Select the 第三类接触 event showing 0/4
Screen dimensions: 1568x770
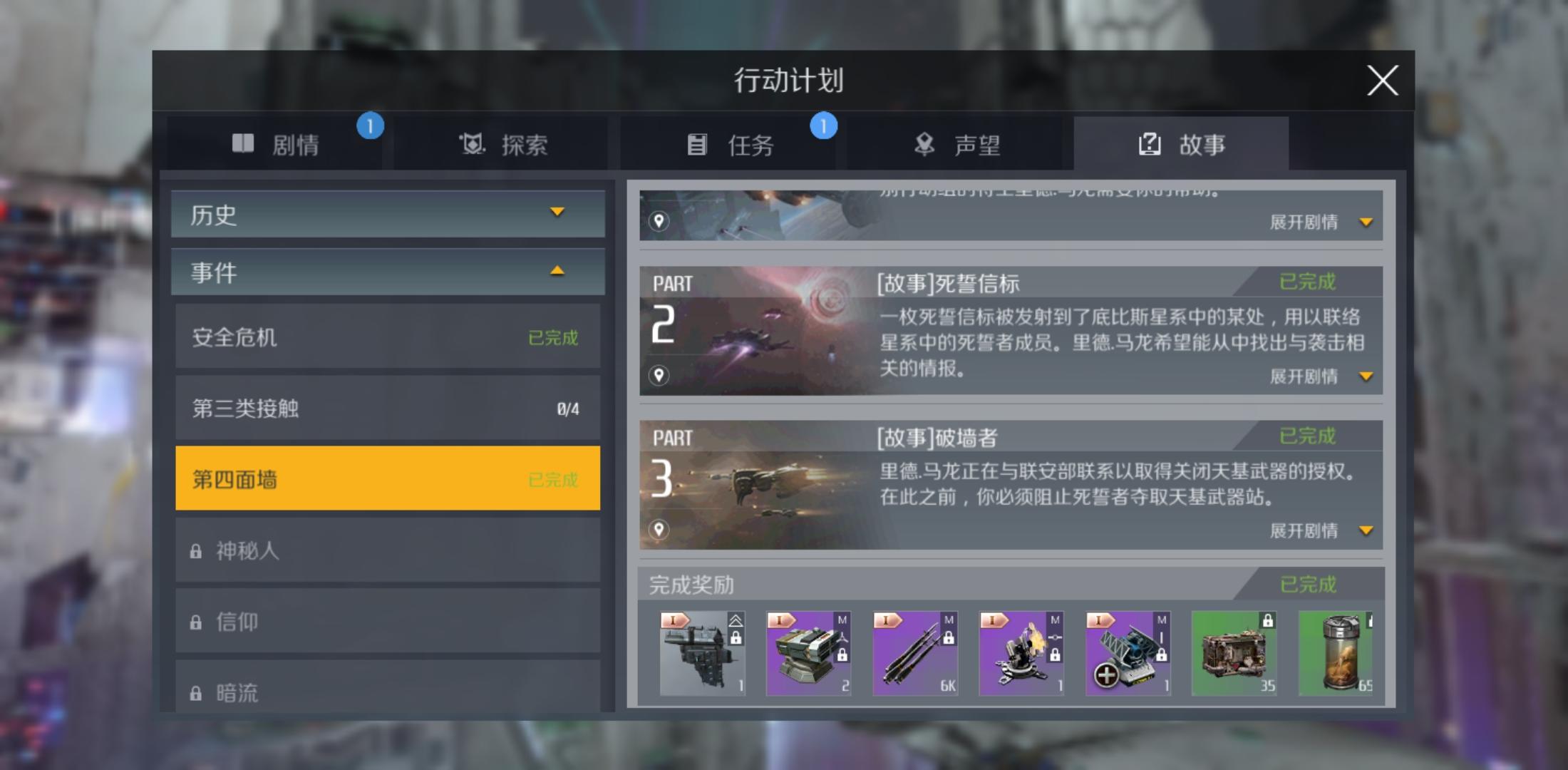[387, 408]
